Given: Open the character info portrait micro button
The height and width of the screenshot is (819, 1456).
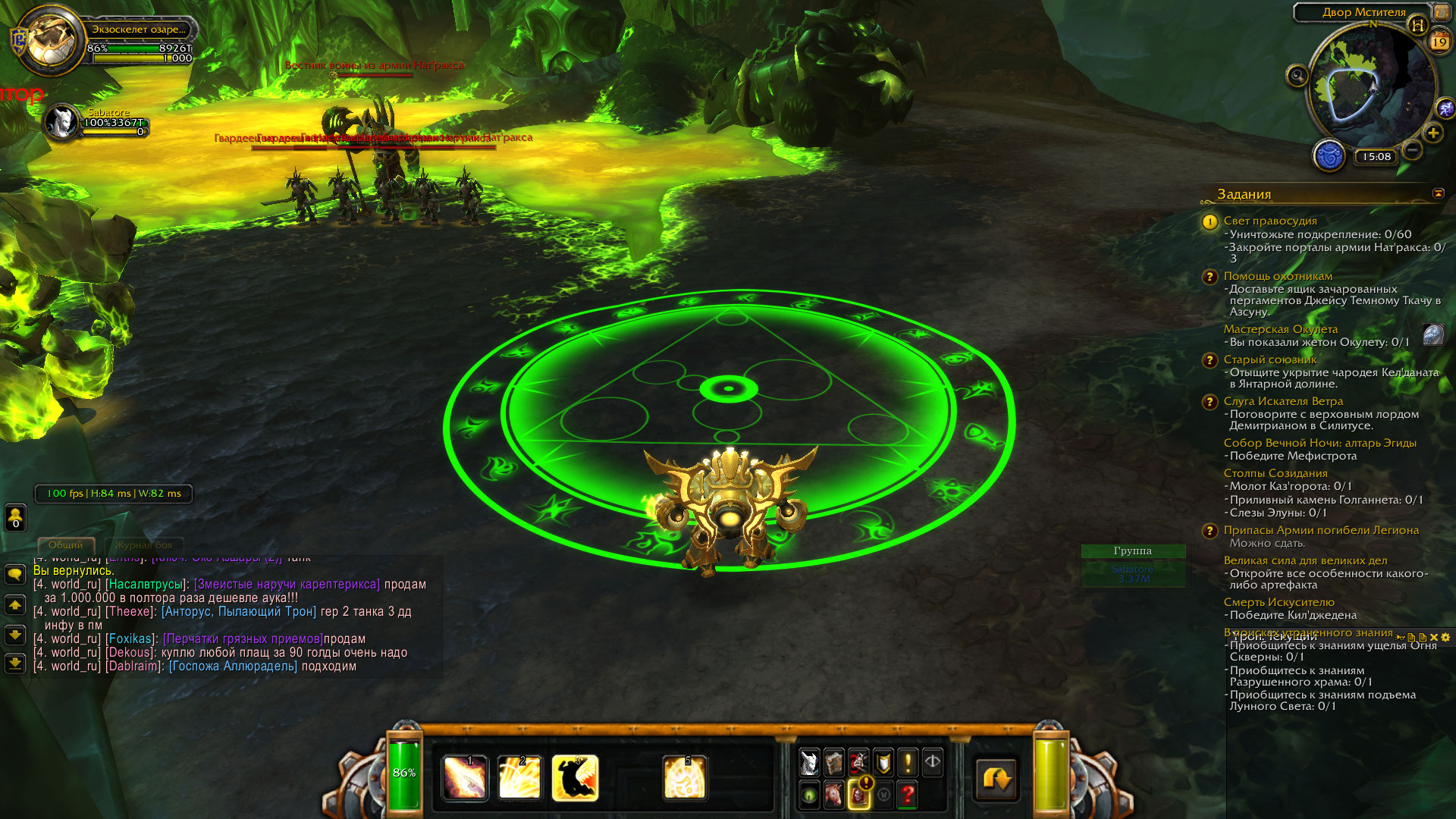Looking at the screenshot, I should pos(810,762).
